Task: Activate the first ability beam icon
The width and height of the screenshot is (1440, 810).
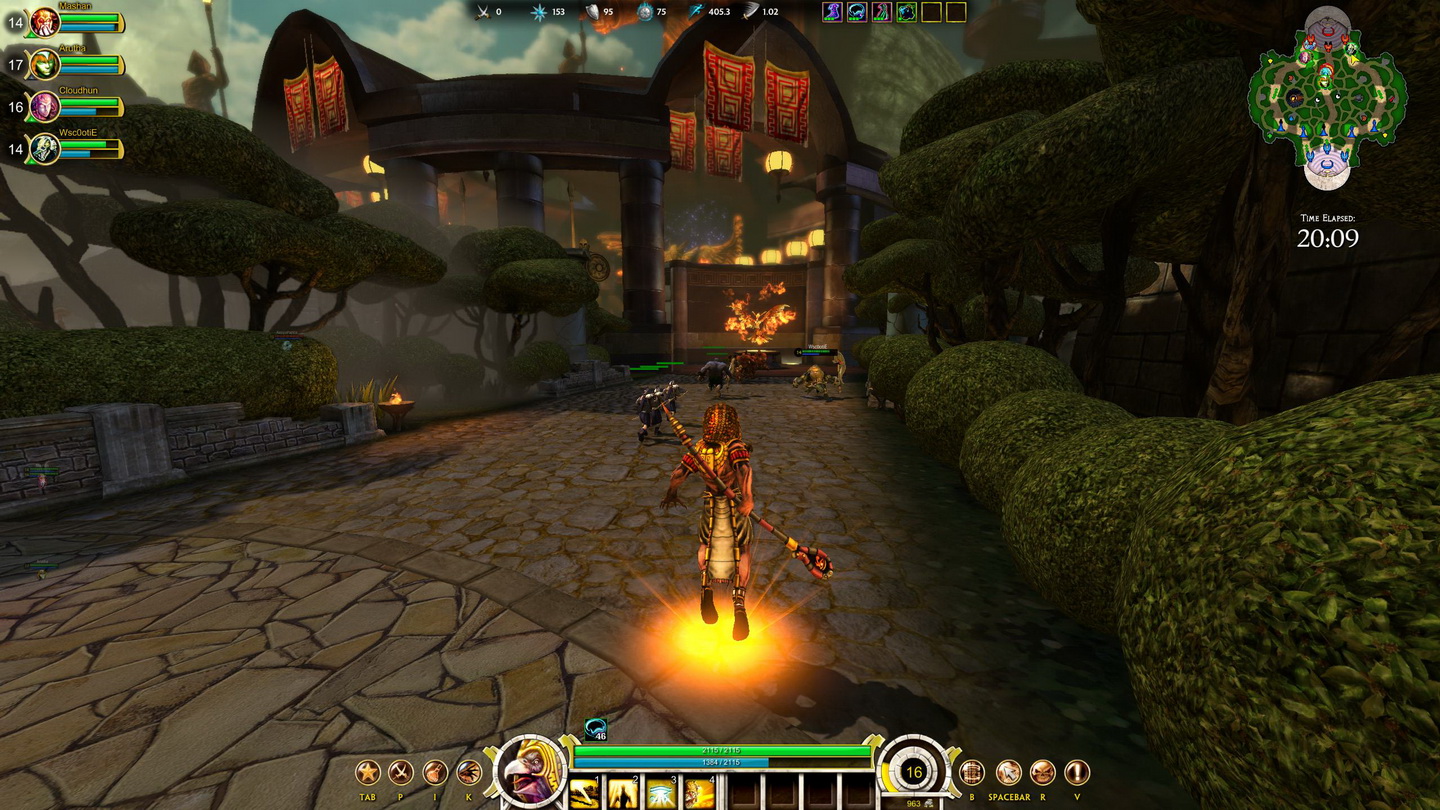Action: click(586, 794)
